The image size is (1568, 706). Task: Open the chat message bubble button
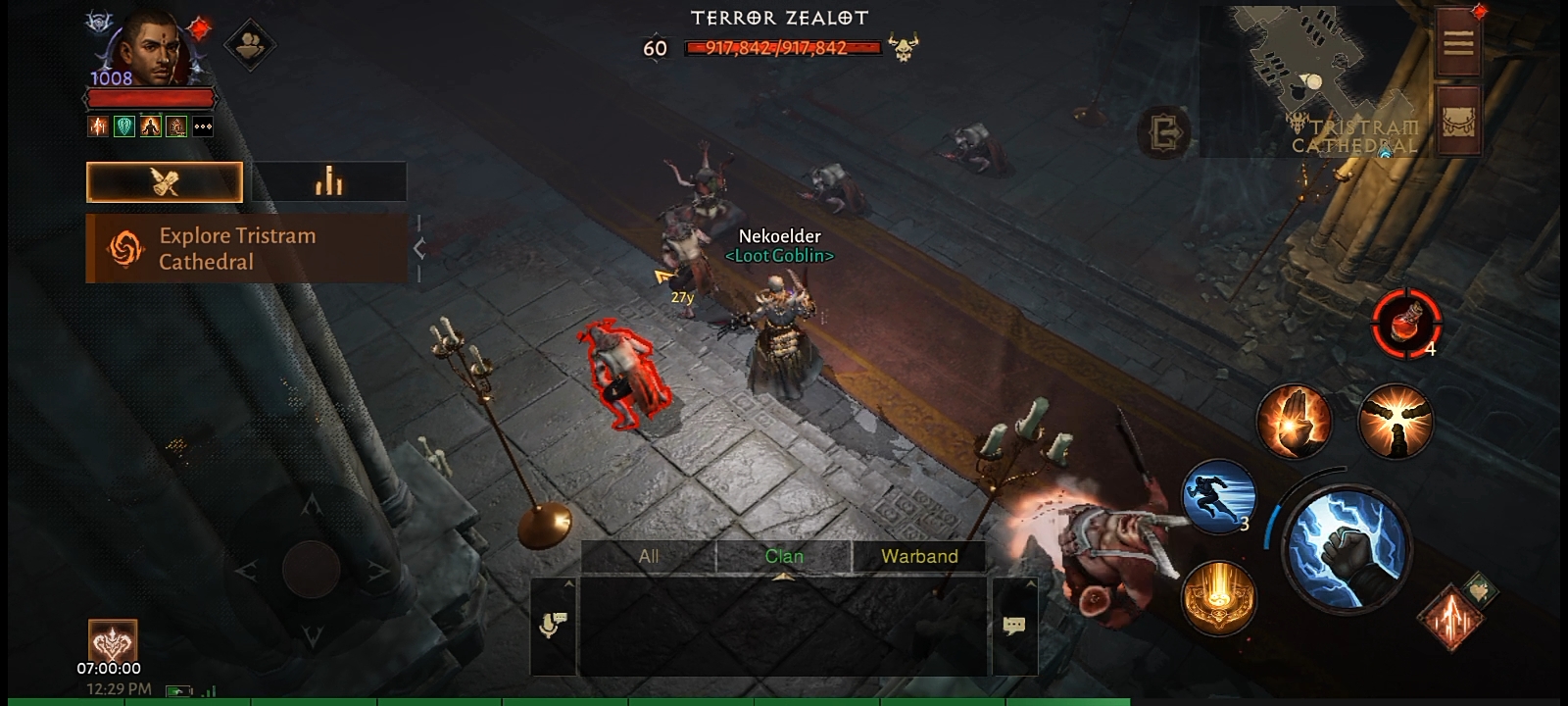[x=1014, y=626]
